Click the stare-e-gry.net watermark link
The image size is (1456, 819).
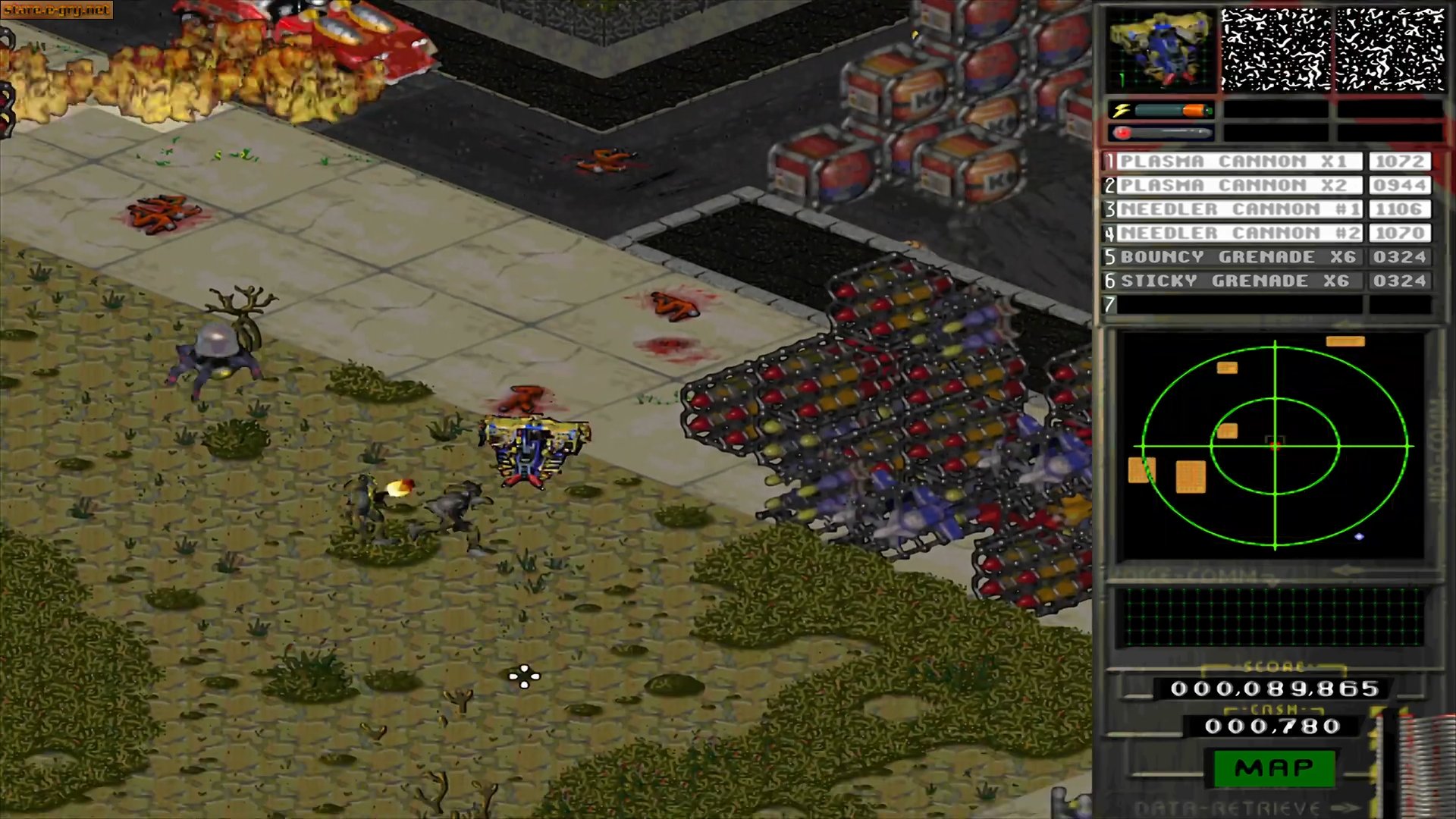pos(57,9)
